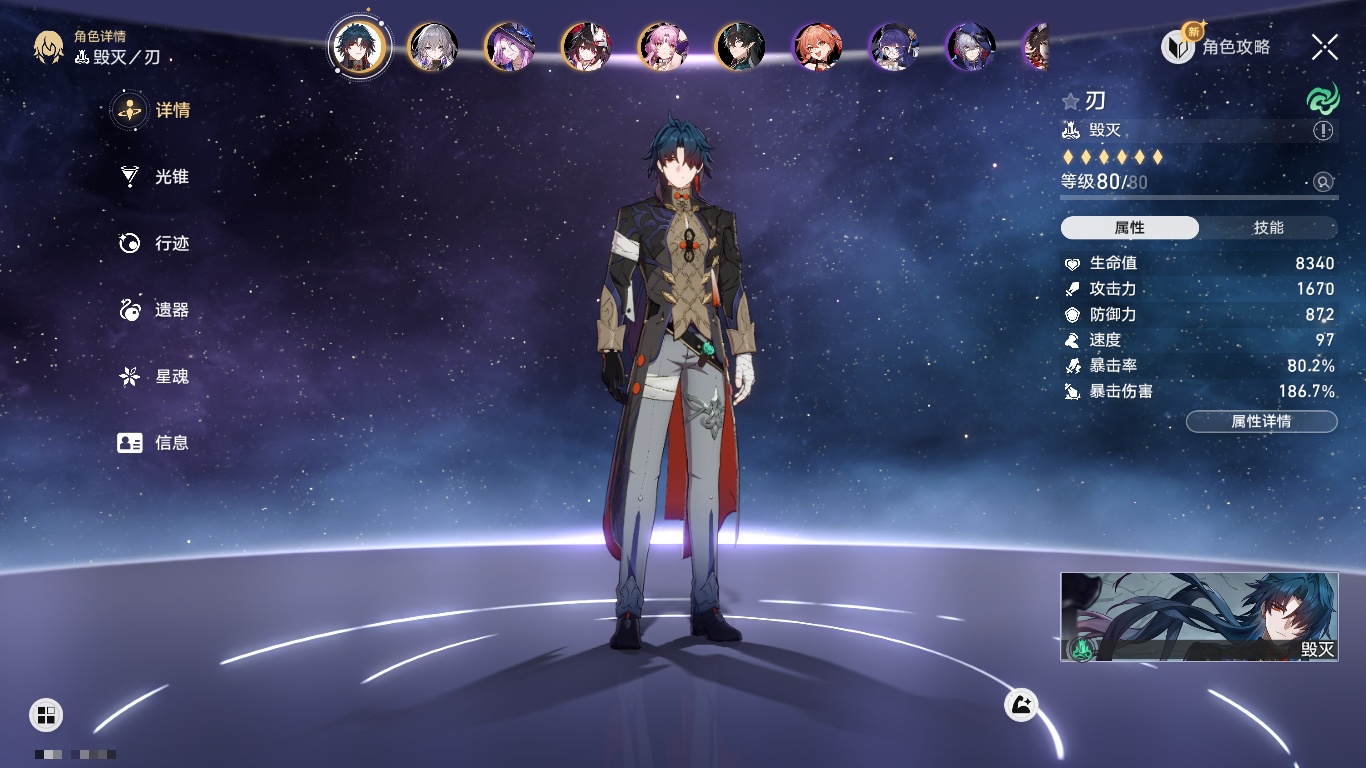Click the magnifier icon on the level row
Screen dimensions: 1366x768
pyautogui.click(x=1323, y=182)
